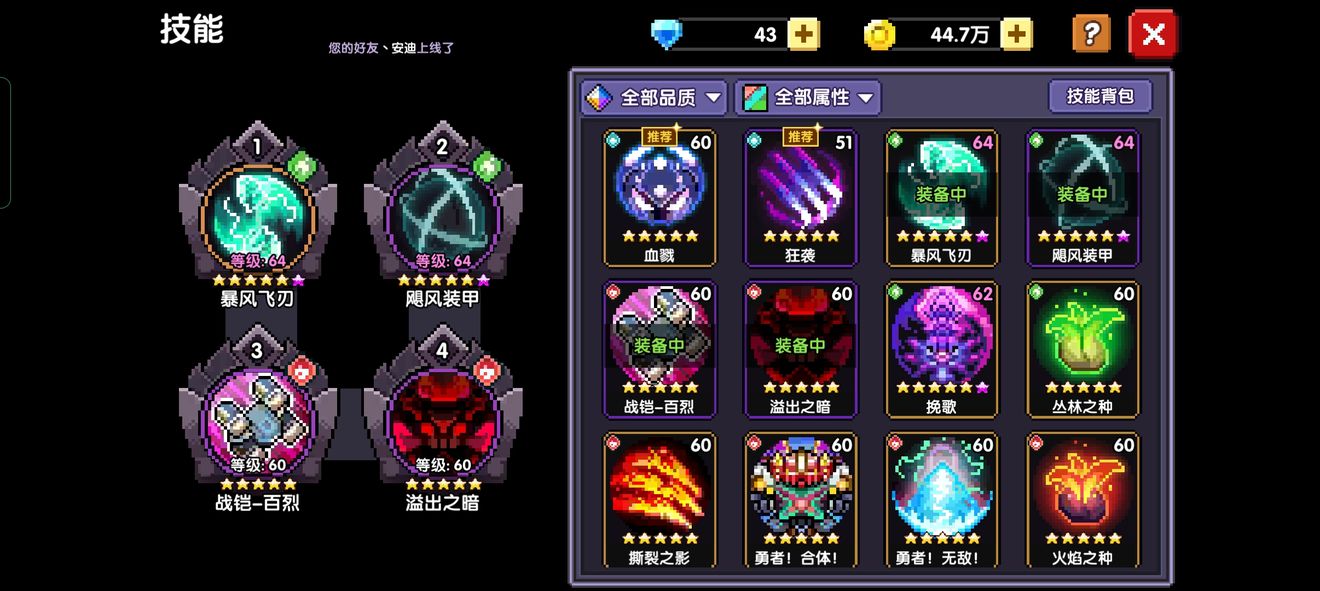Select the 火焰之种 skill card
This screenshot has height=591, width=1320.
[1083, 498]
